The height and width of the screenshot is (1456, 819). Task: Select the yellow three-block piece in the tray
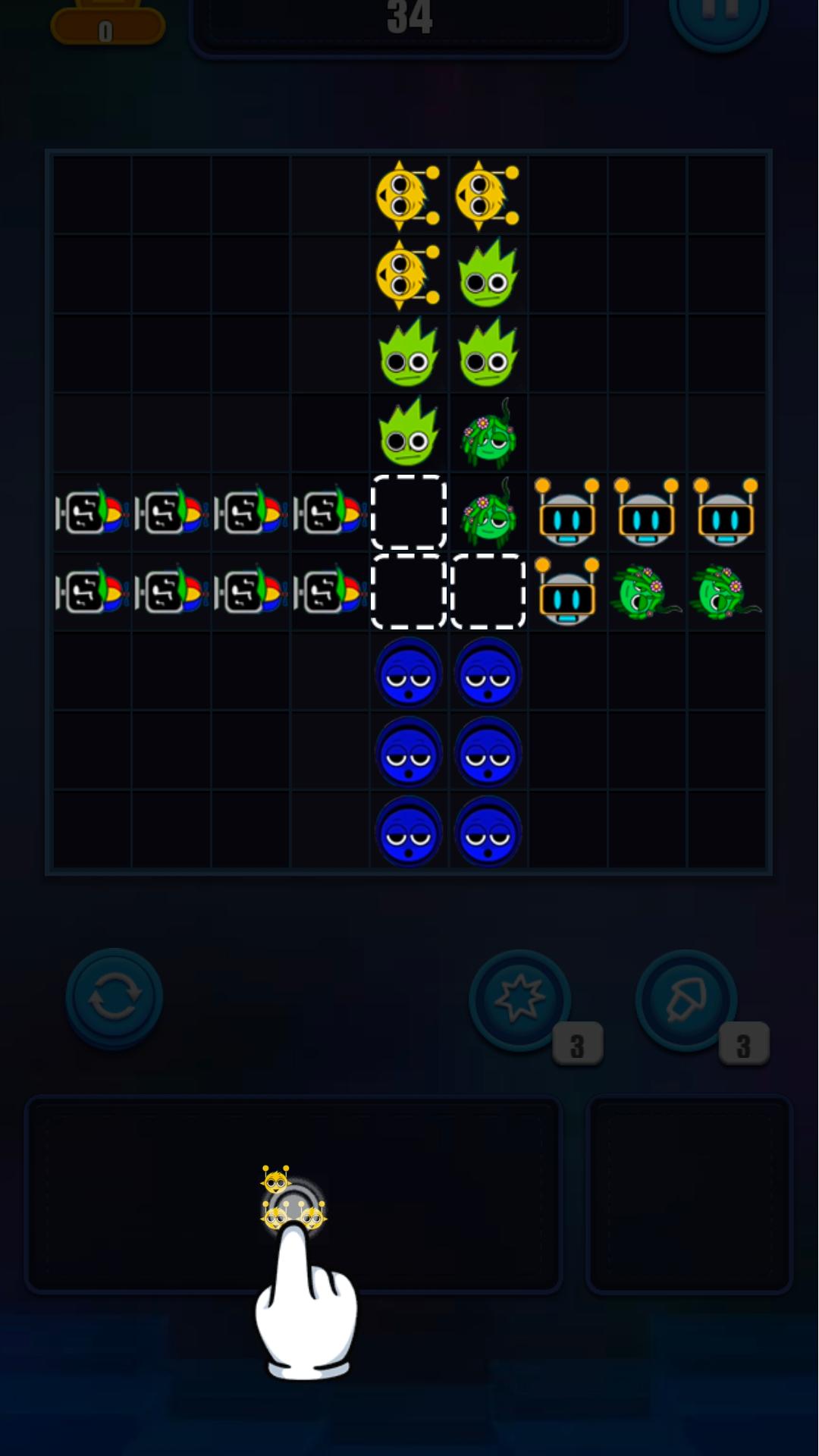pos(292,1200)
